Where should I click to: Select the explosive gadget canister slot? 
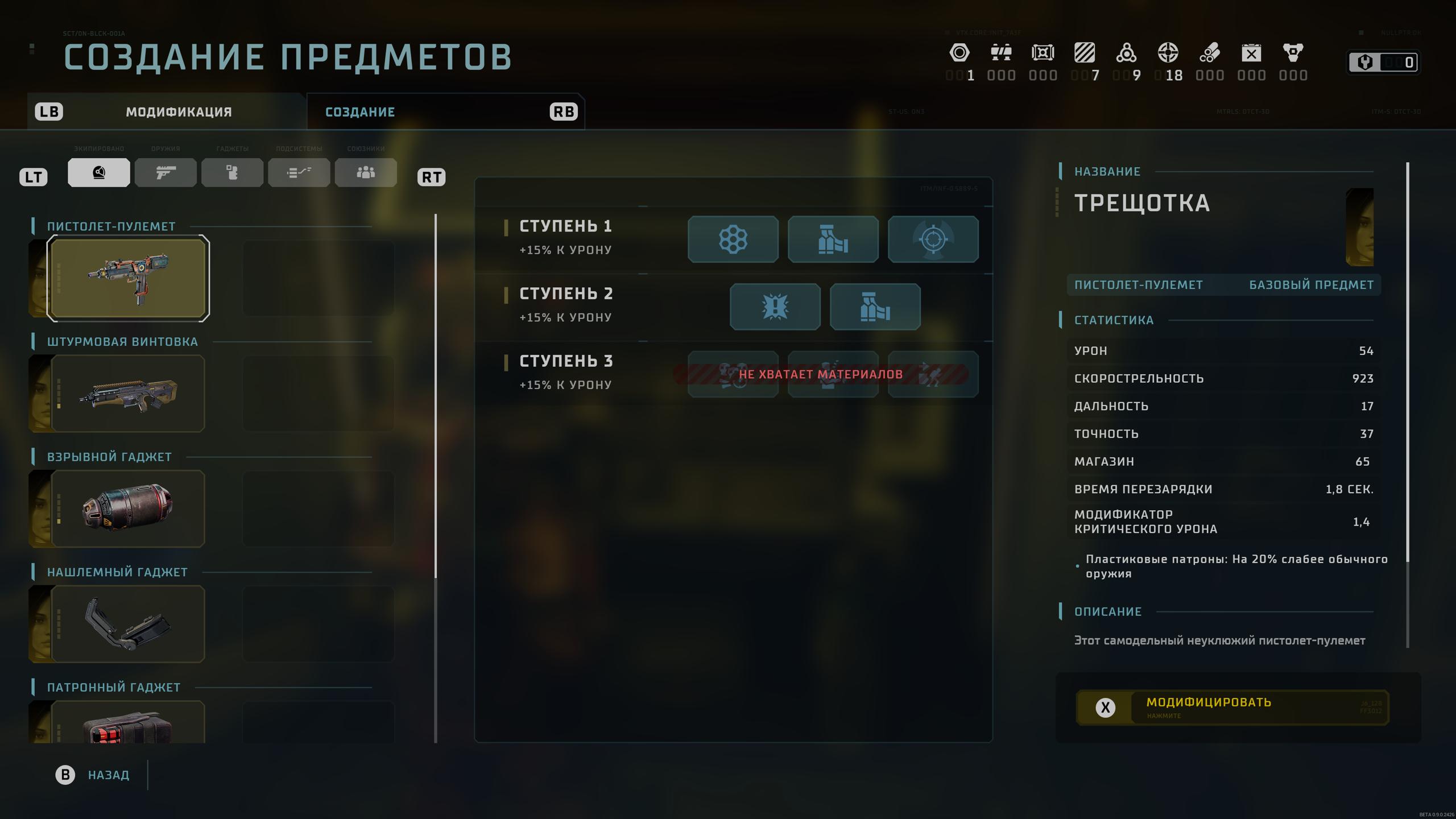click(x=128, y=508)
